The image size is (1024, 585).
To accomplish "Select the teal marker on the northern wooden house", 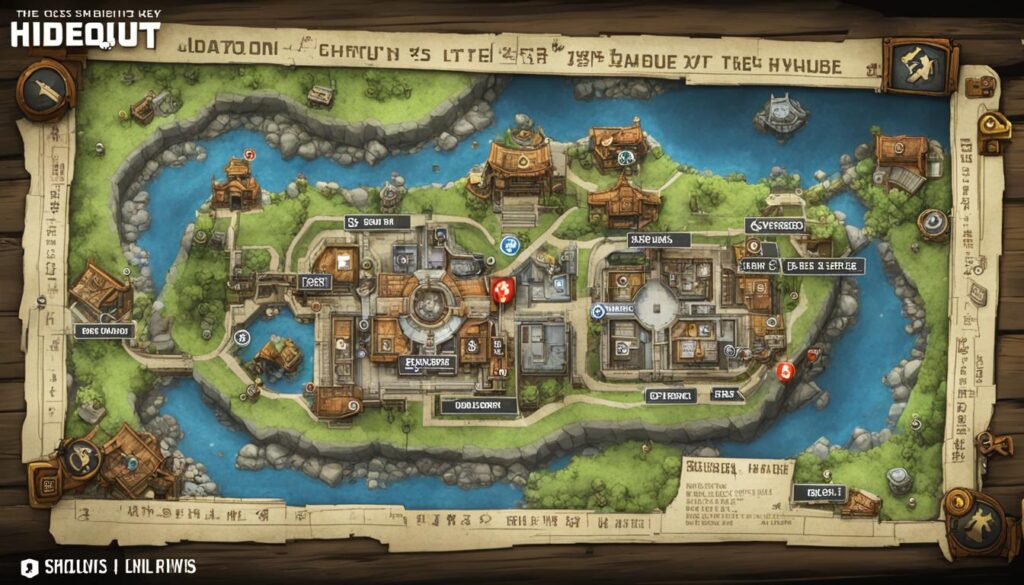I will click(x=620, y=157).
